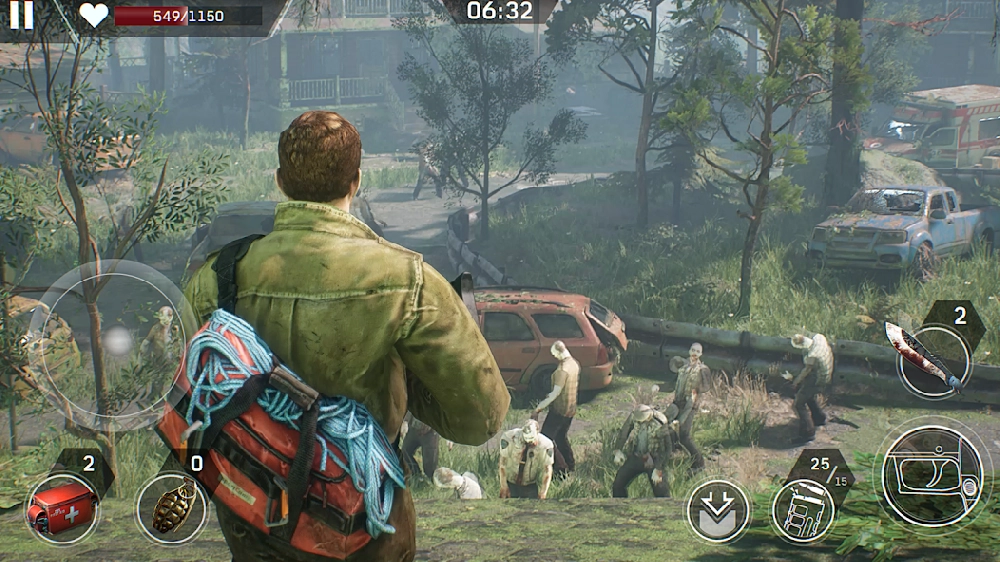Pause the game with the pause button

(21, 14)
